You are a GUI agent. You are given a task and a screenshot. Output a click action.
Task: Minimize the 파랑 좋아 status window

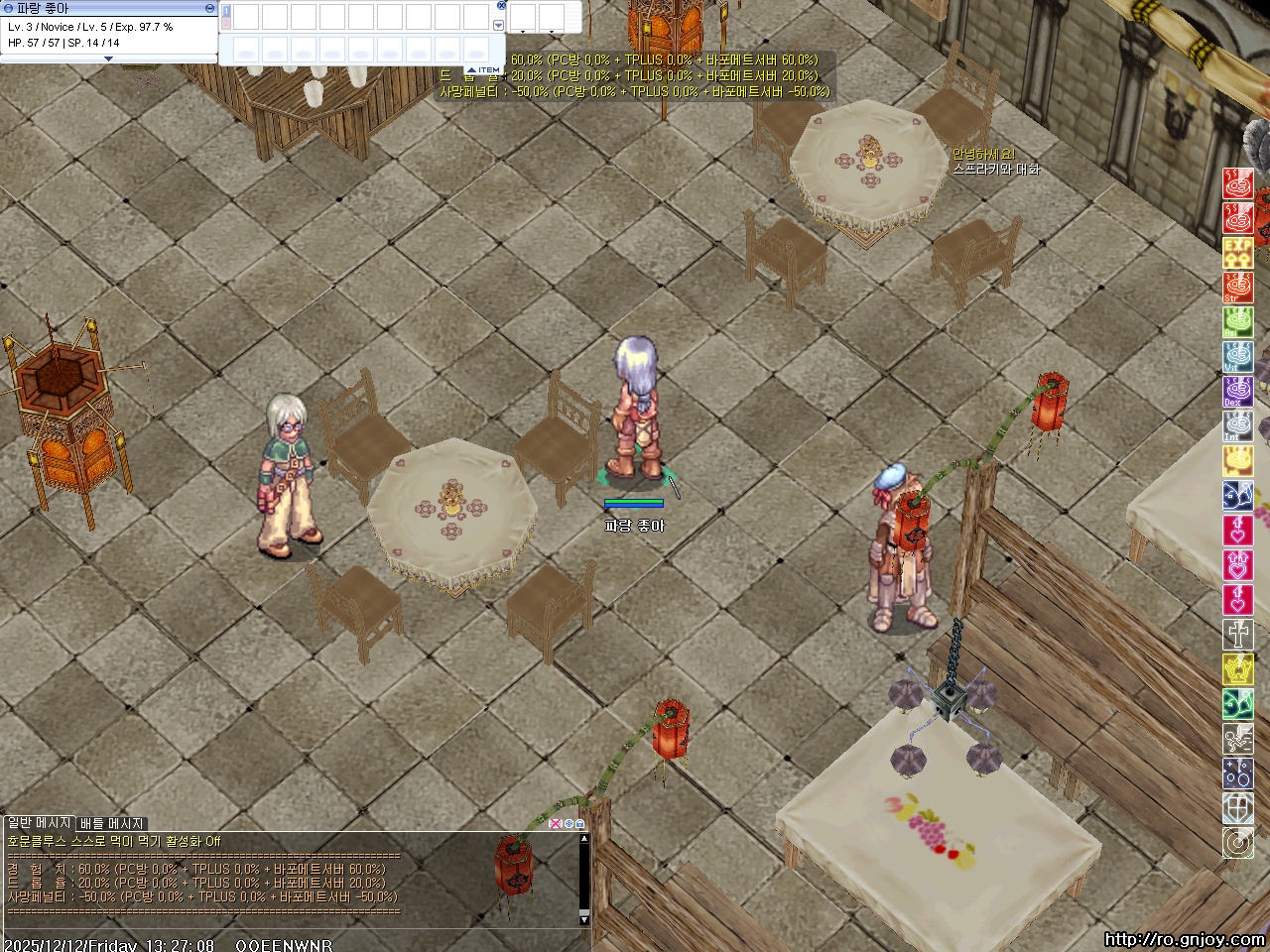(x=209, y=8)
